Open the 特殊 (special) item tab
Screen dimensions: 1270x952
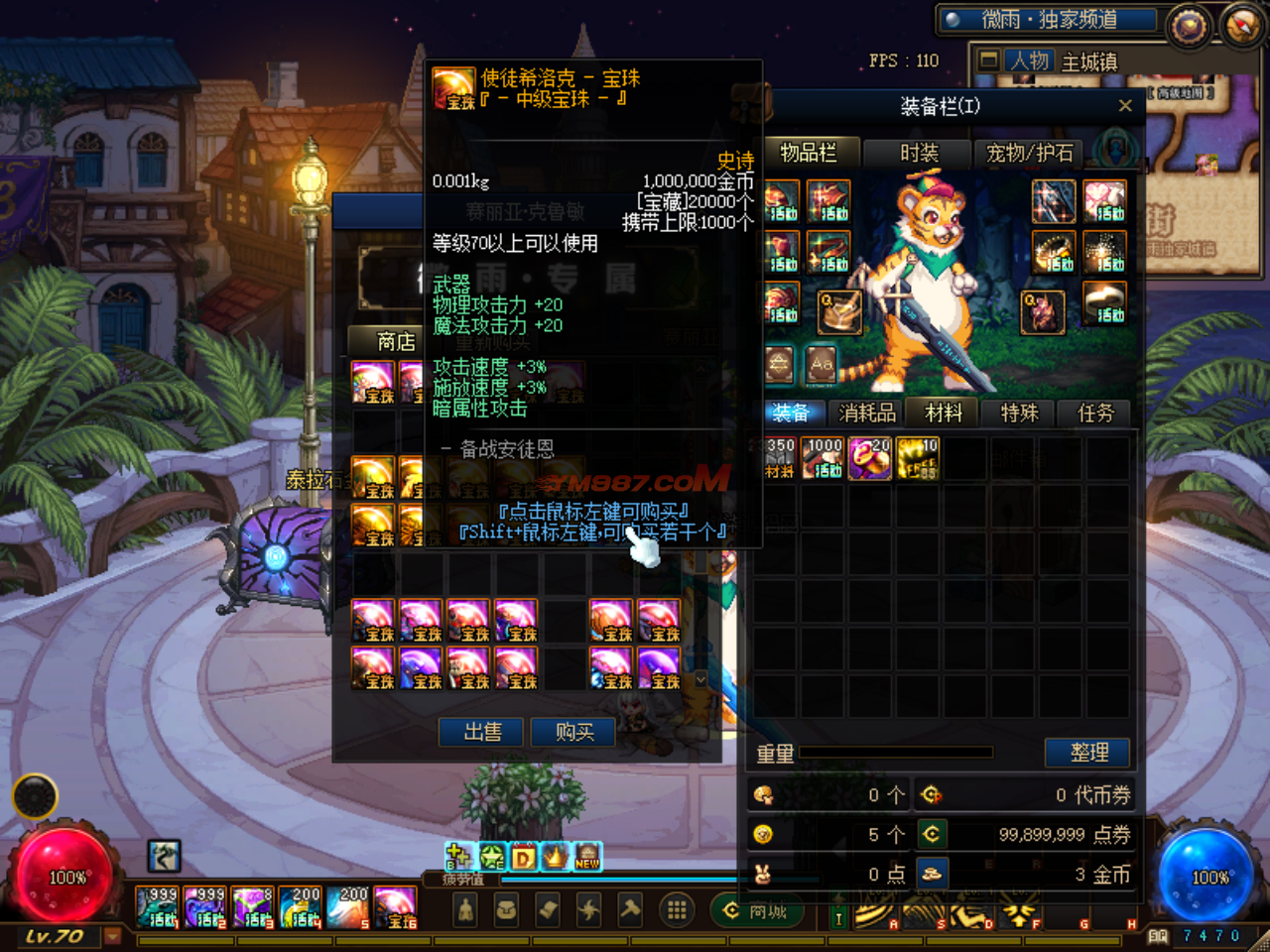(x=1019, y=414)
